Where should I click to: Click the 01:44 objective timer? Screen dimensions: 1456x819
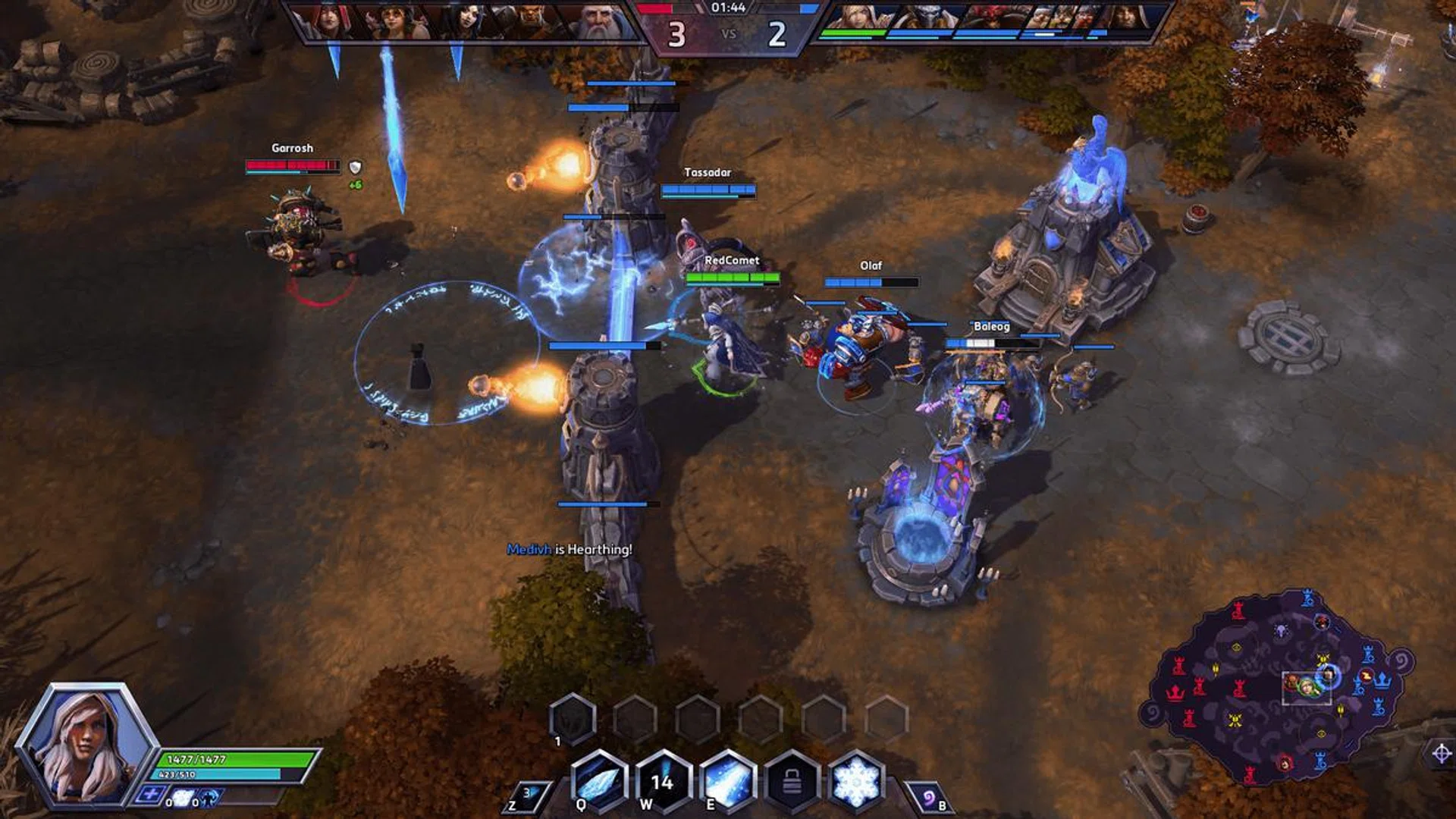click(x=730, y=11)
